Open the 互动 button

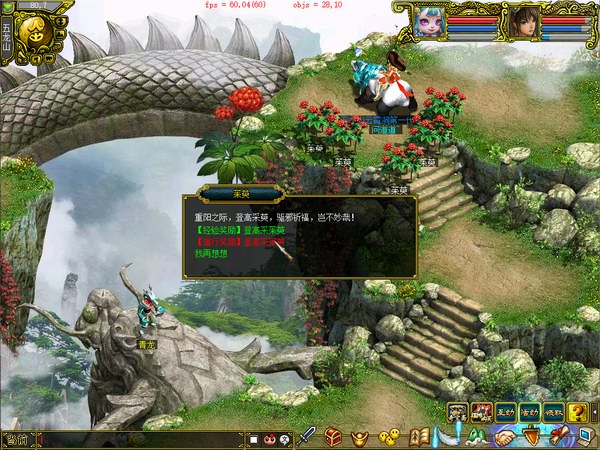(x=505, y=411)
